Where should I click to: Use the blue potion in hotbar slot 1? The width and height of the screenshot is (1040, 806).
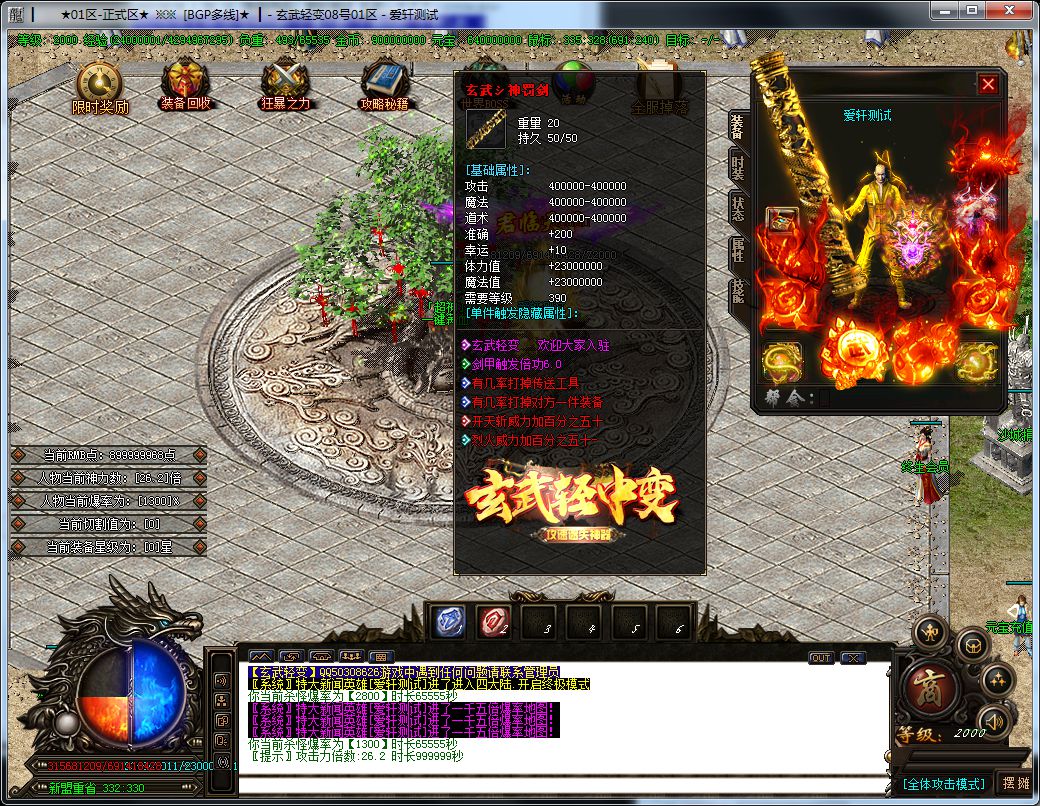[448, 621]
